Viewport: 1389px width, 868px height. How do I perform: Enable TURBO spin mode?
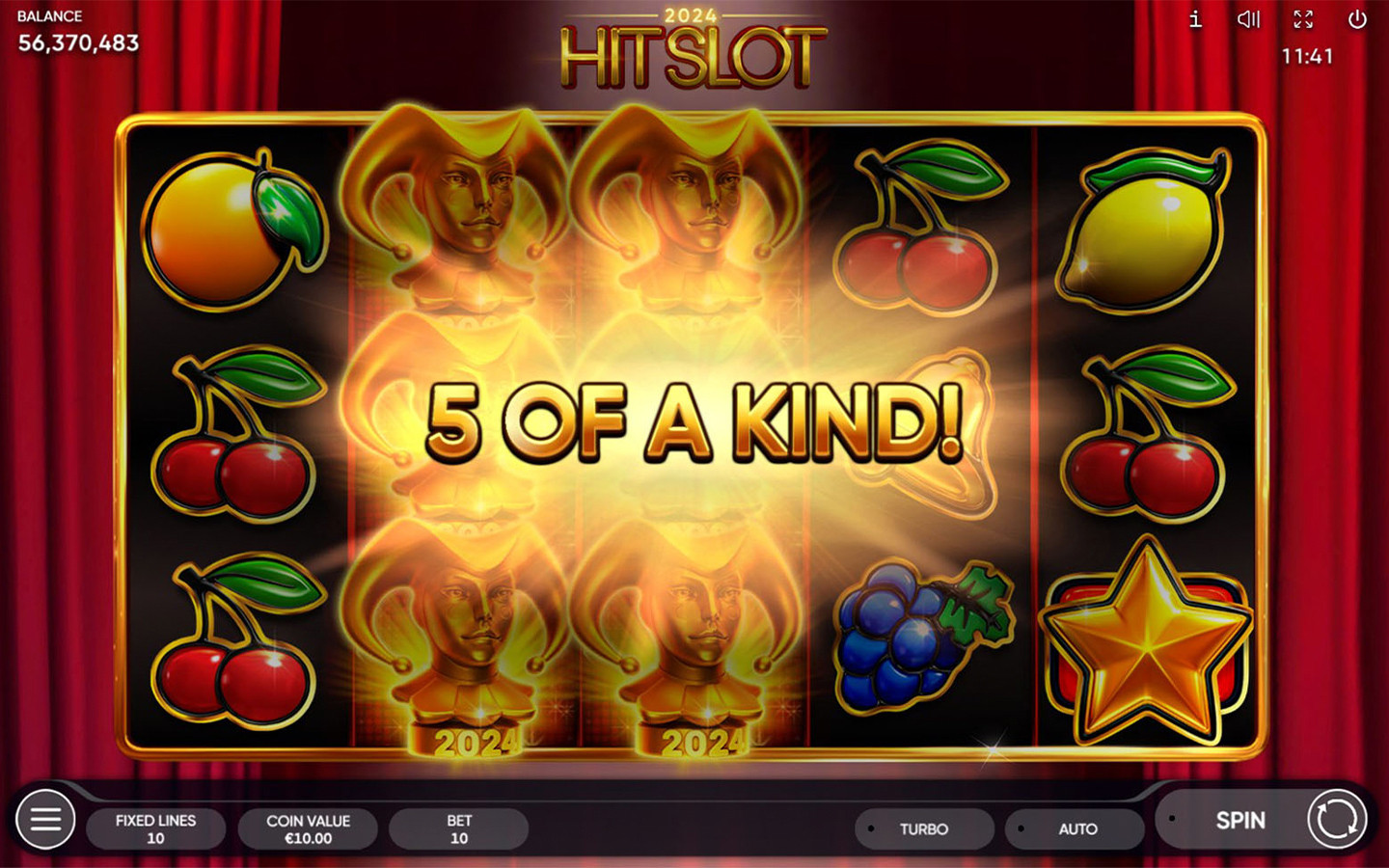point(924,828)
